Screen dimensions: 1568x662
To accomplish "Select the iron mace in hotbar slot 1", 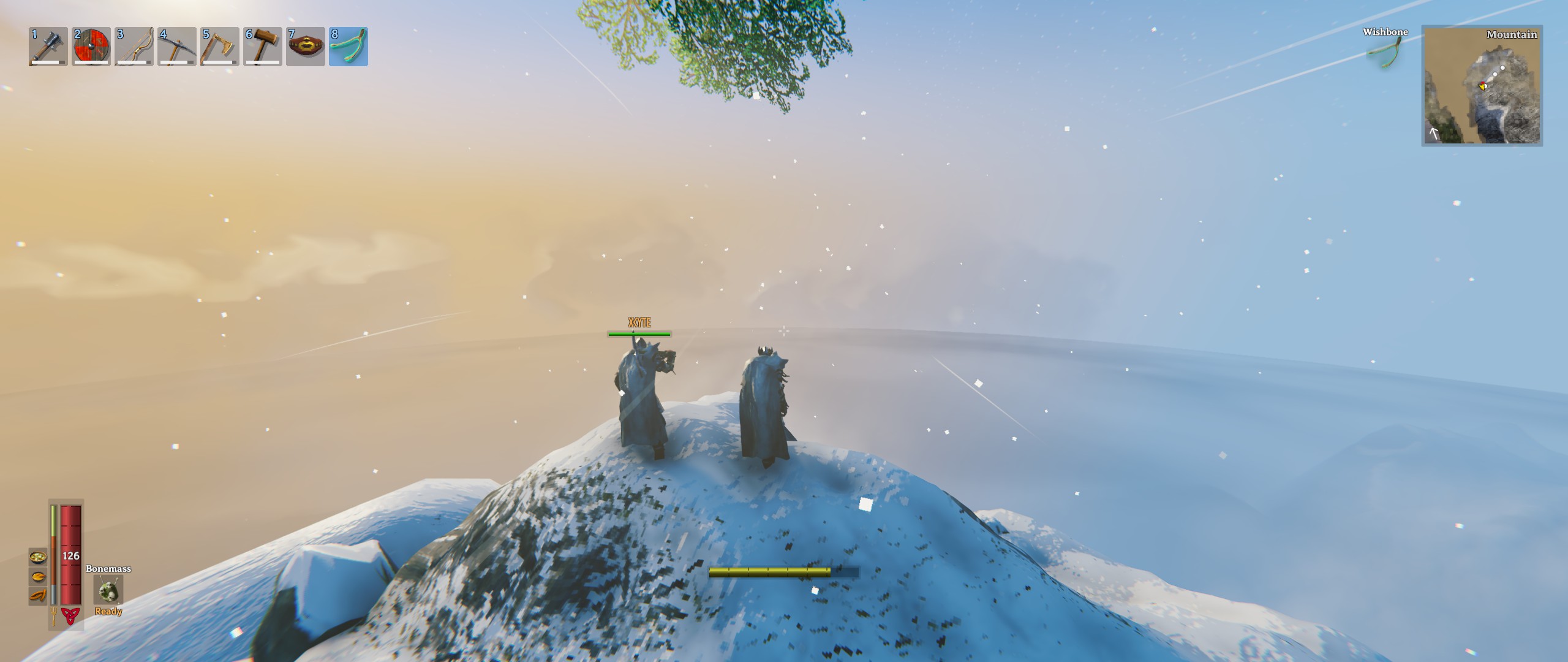I will coord(48,47).
